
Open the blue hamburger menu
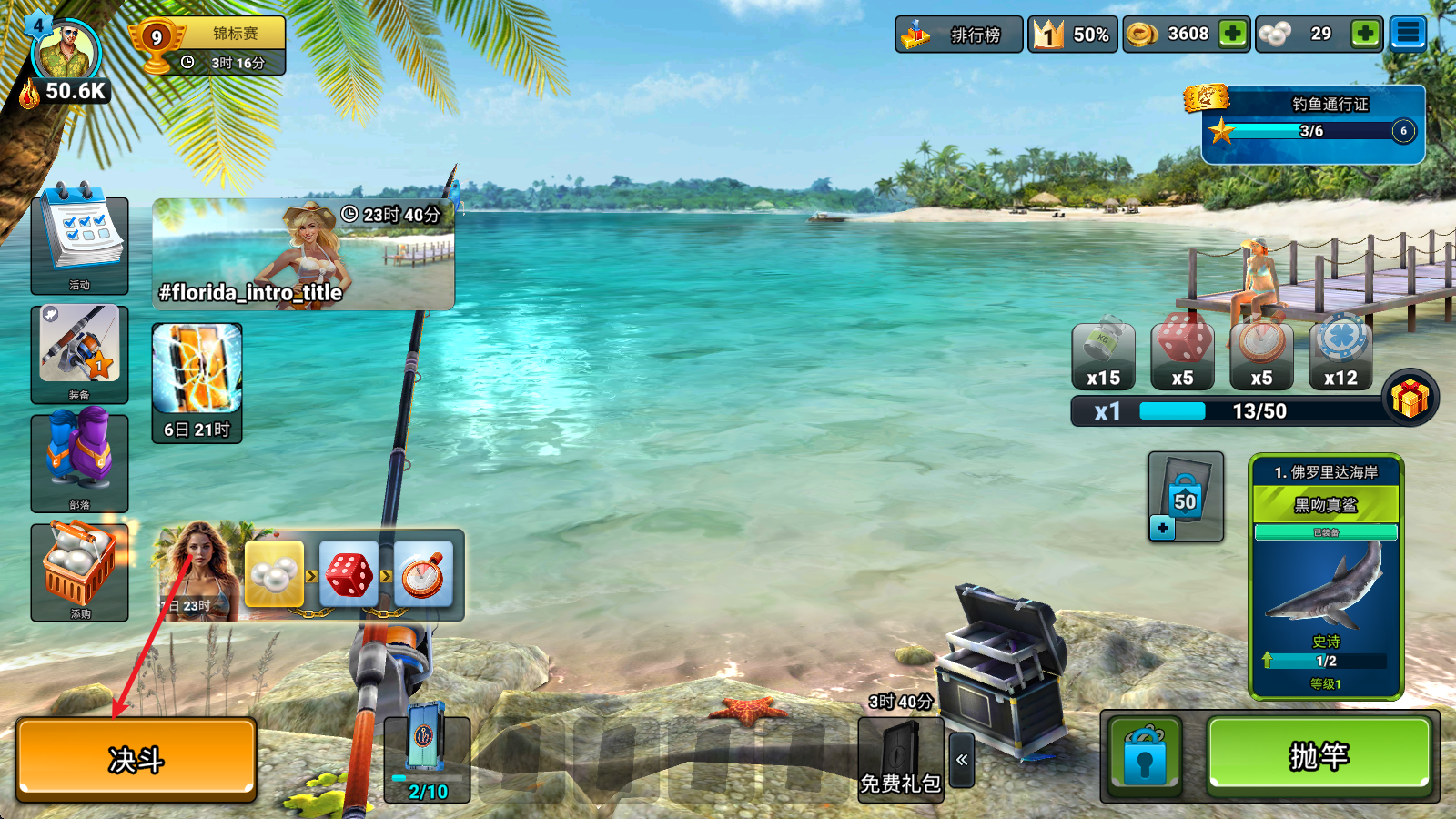click(1408, 35)
